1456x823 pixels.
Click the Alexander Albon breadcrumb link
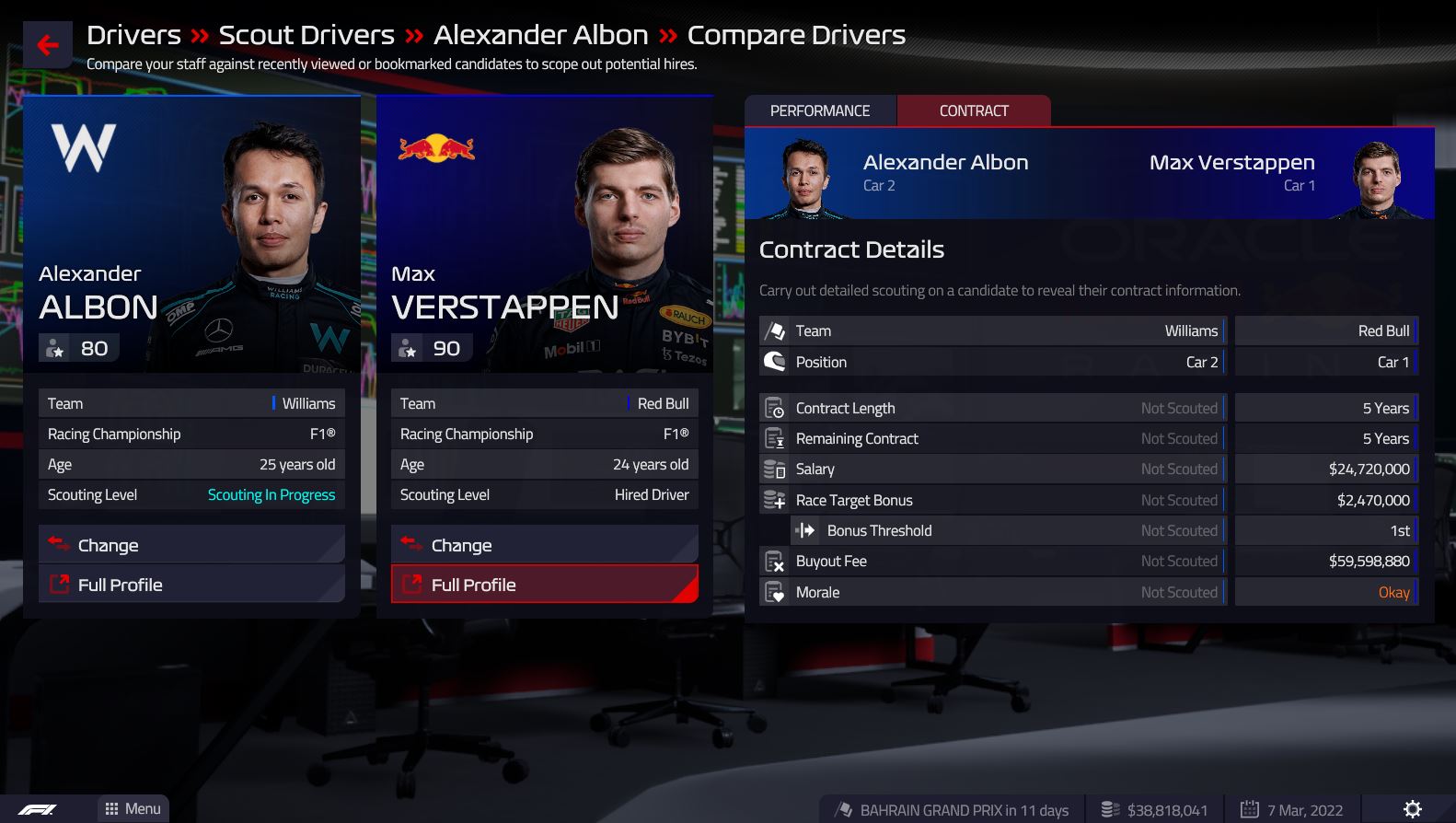coord(540,35)
